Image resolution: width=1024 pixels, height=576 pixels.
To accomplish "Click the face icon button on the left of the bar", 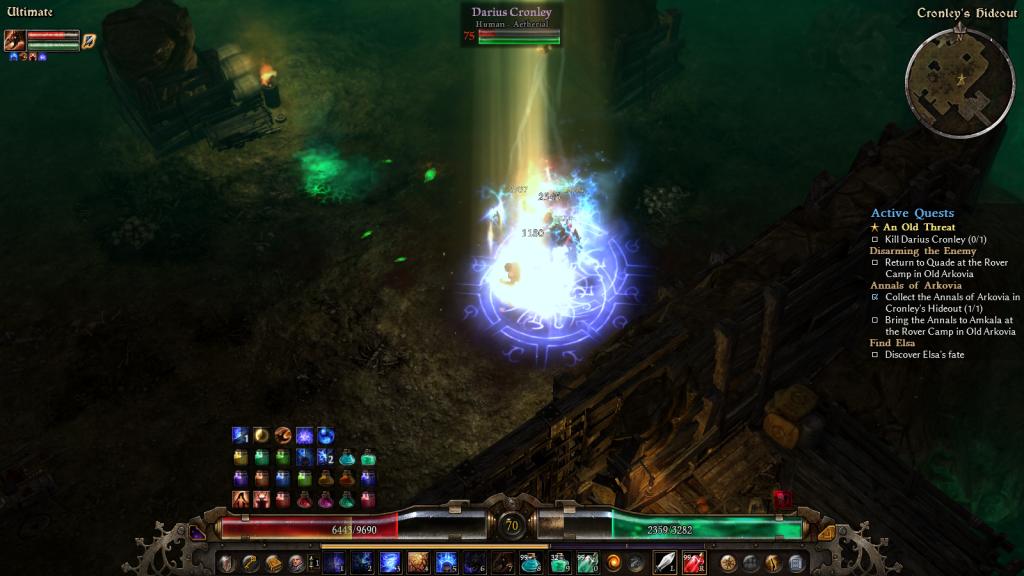I will pos(295,563).
